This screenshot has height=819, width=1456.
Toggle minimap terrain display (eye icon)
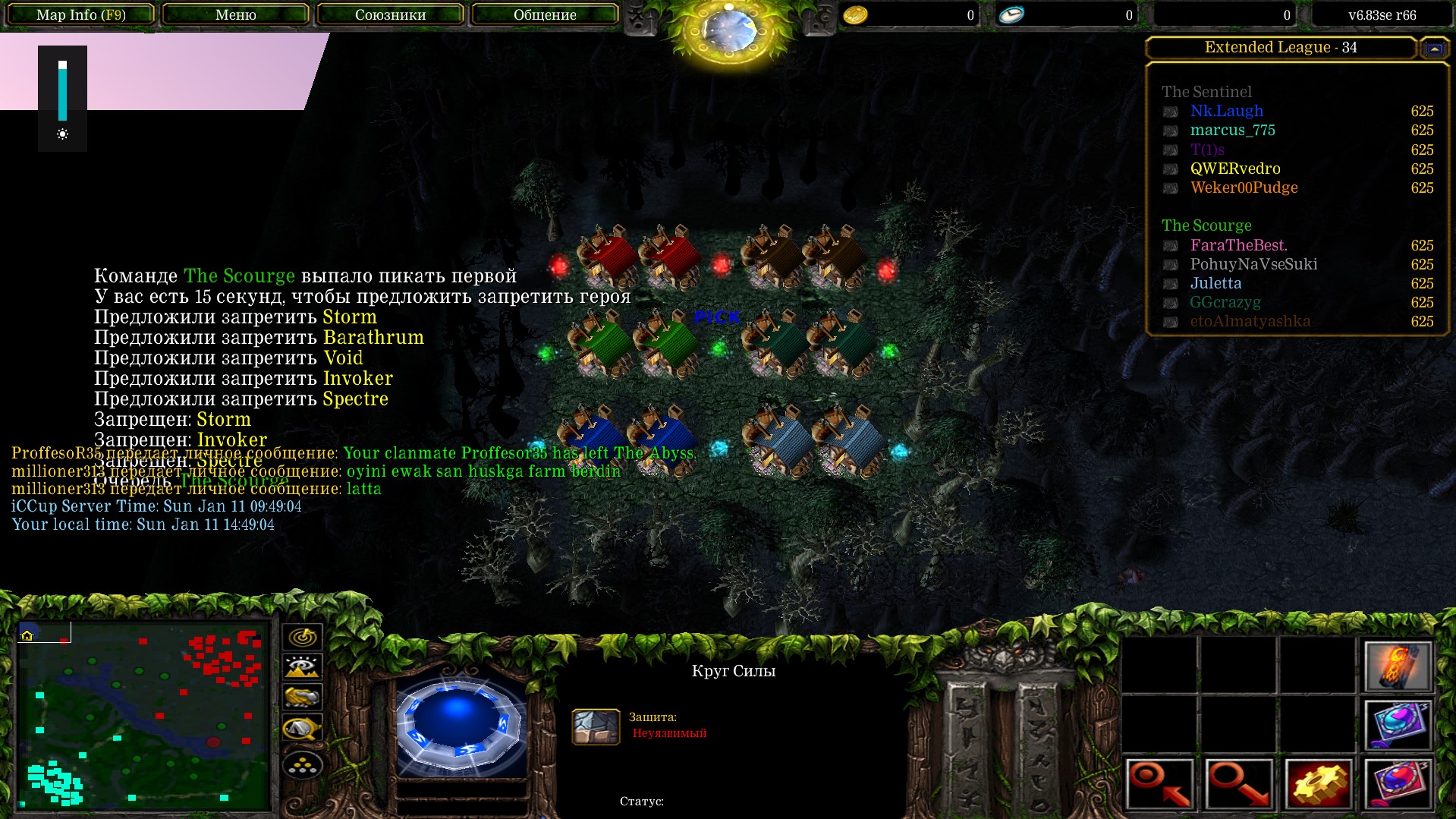click(302, 667)
